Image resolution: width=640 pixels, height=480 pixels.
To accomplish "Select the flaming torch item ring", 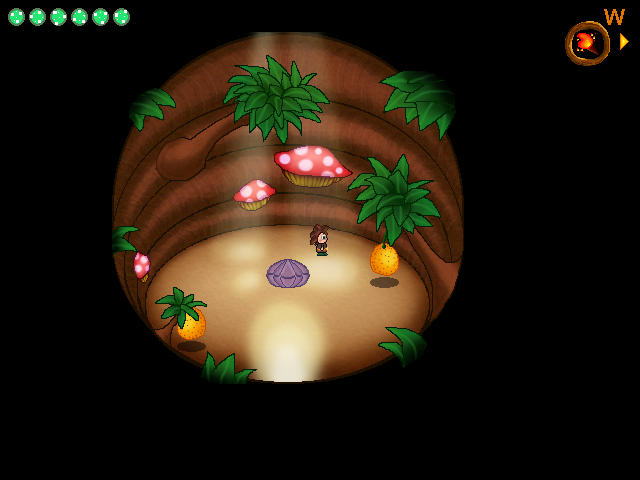I will (587, 43).
